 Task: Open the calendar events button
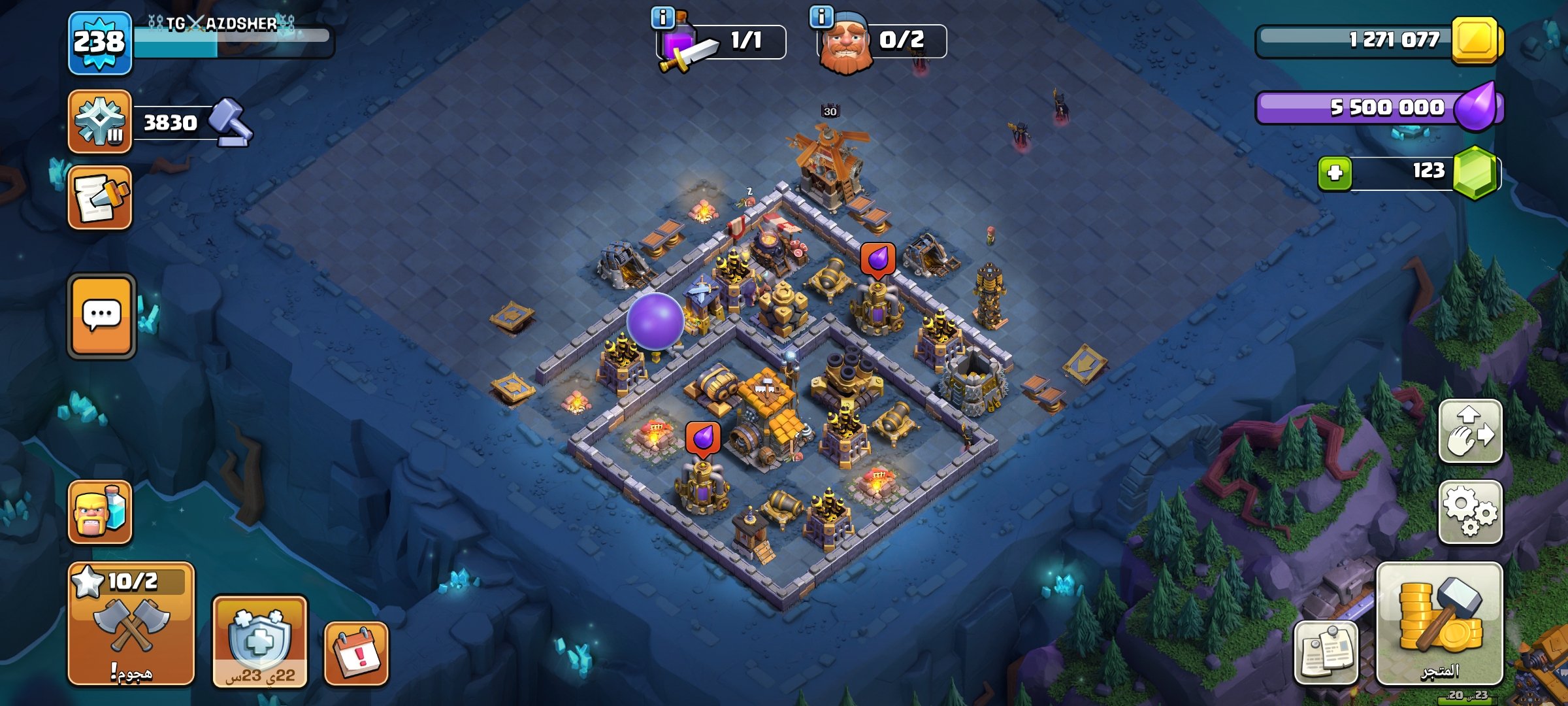(x=356, y=654)
